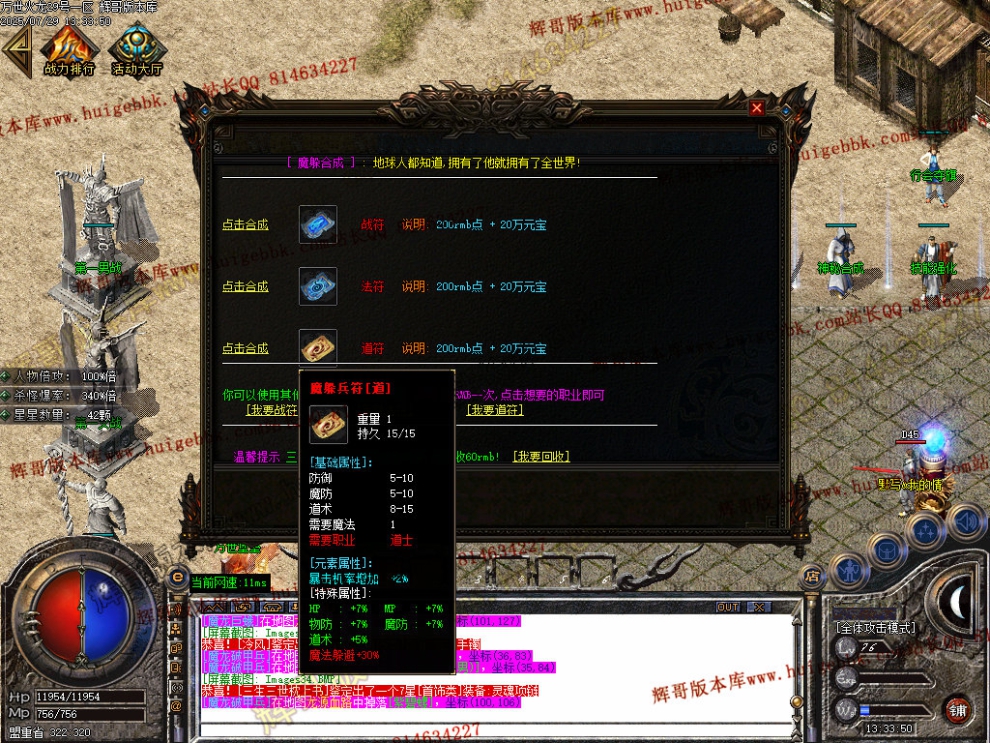990x743 pixels.
Task: Open the bag round button
Action: coord(885,549)
